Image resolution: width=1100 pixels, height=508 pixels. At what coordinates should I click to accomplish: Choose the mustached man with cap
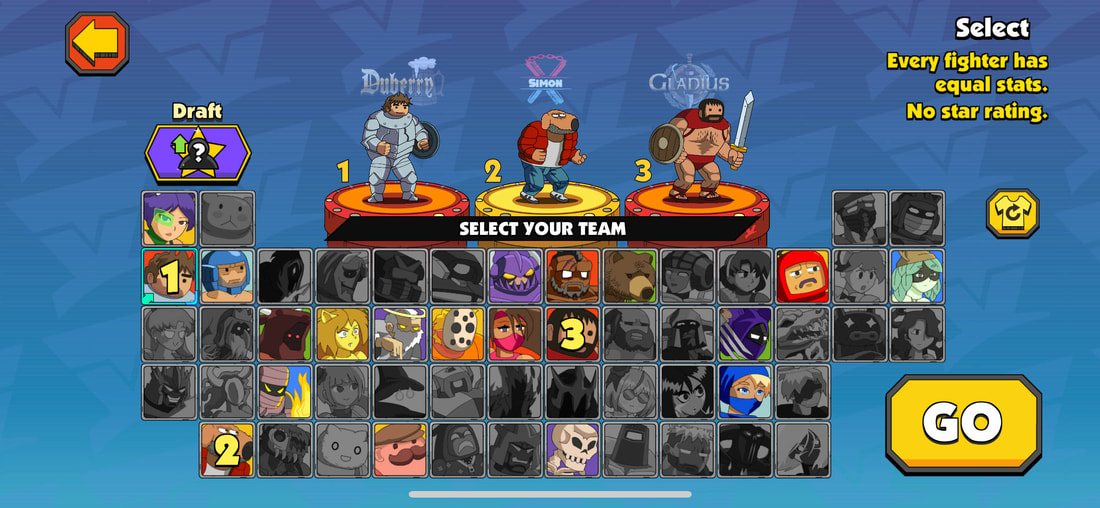[400, 449]
